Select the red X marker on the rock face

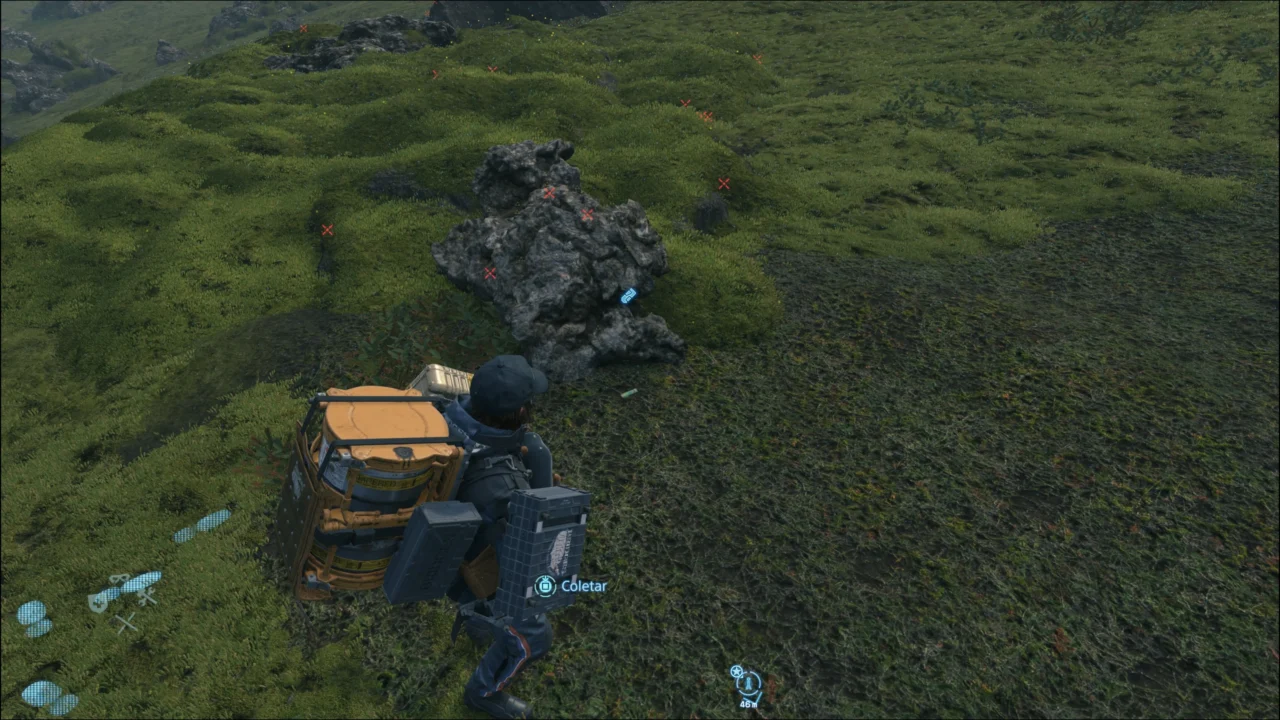point(548,193)
